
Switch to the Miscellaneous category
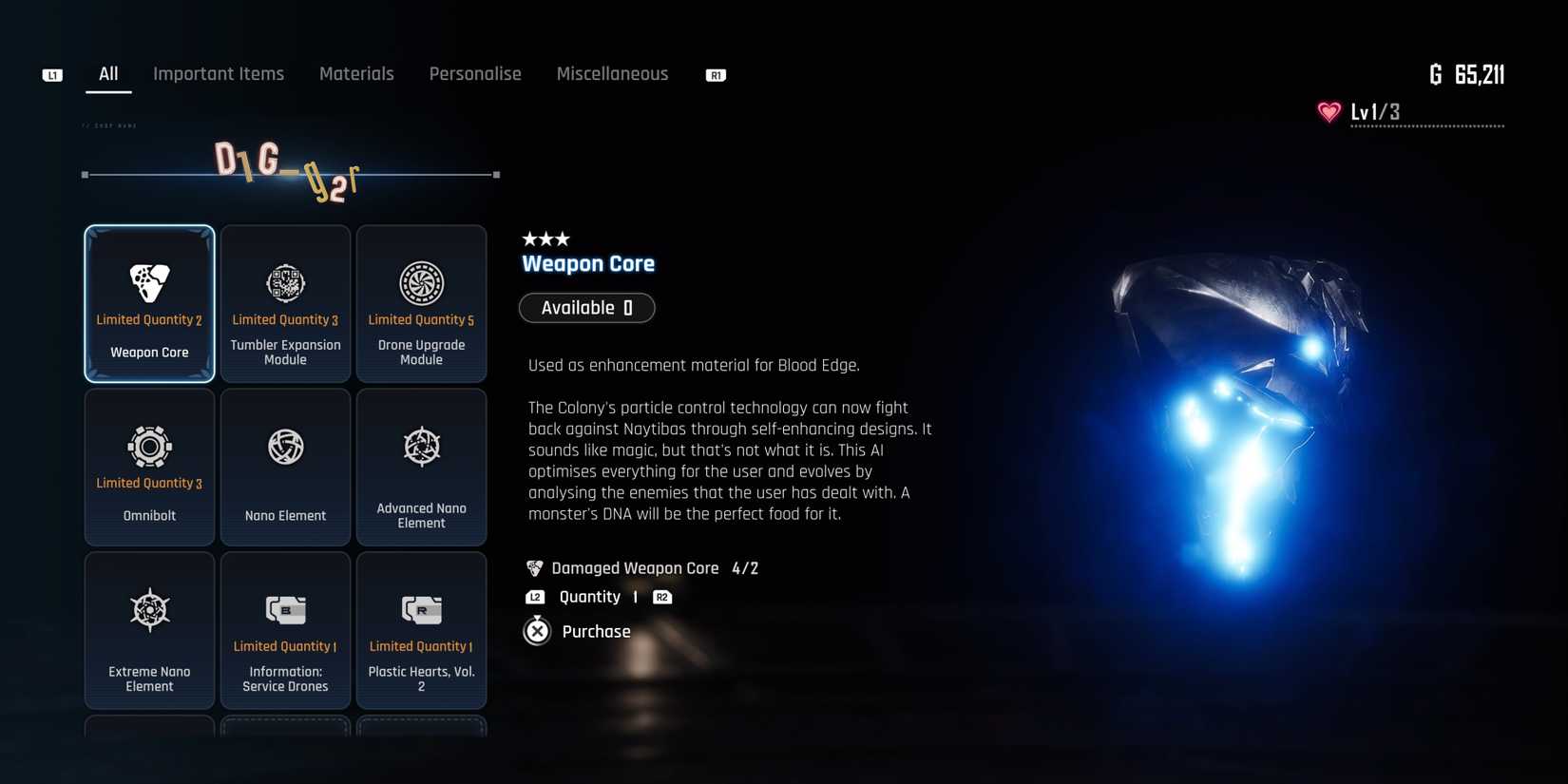pos(612,73)
